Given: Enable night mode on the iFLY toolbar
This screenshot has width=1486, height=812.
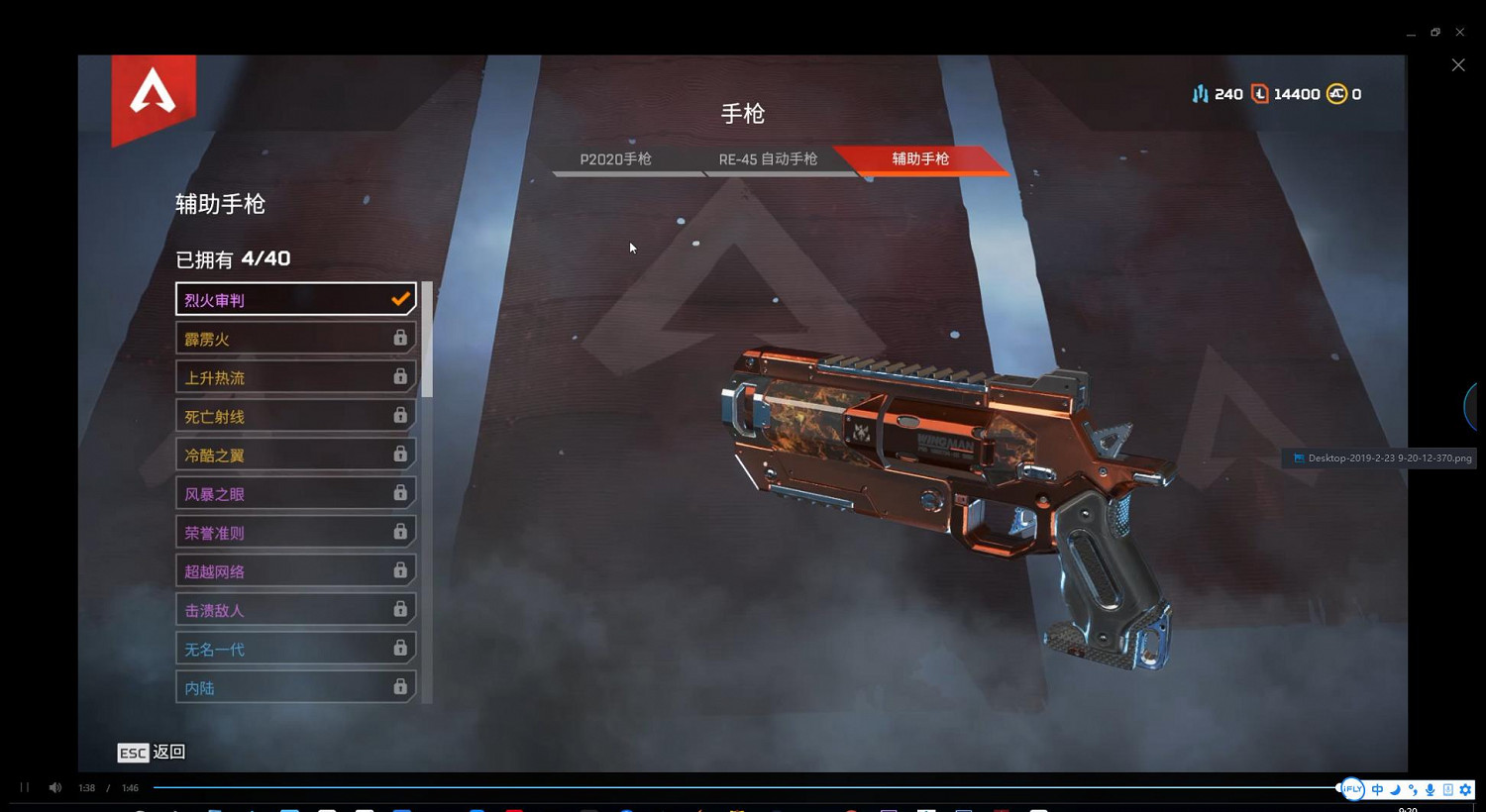Looking at the screenshot, I should pos(1395,789).
